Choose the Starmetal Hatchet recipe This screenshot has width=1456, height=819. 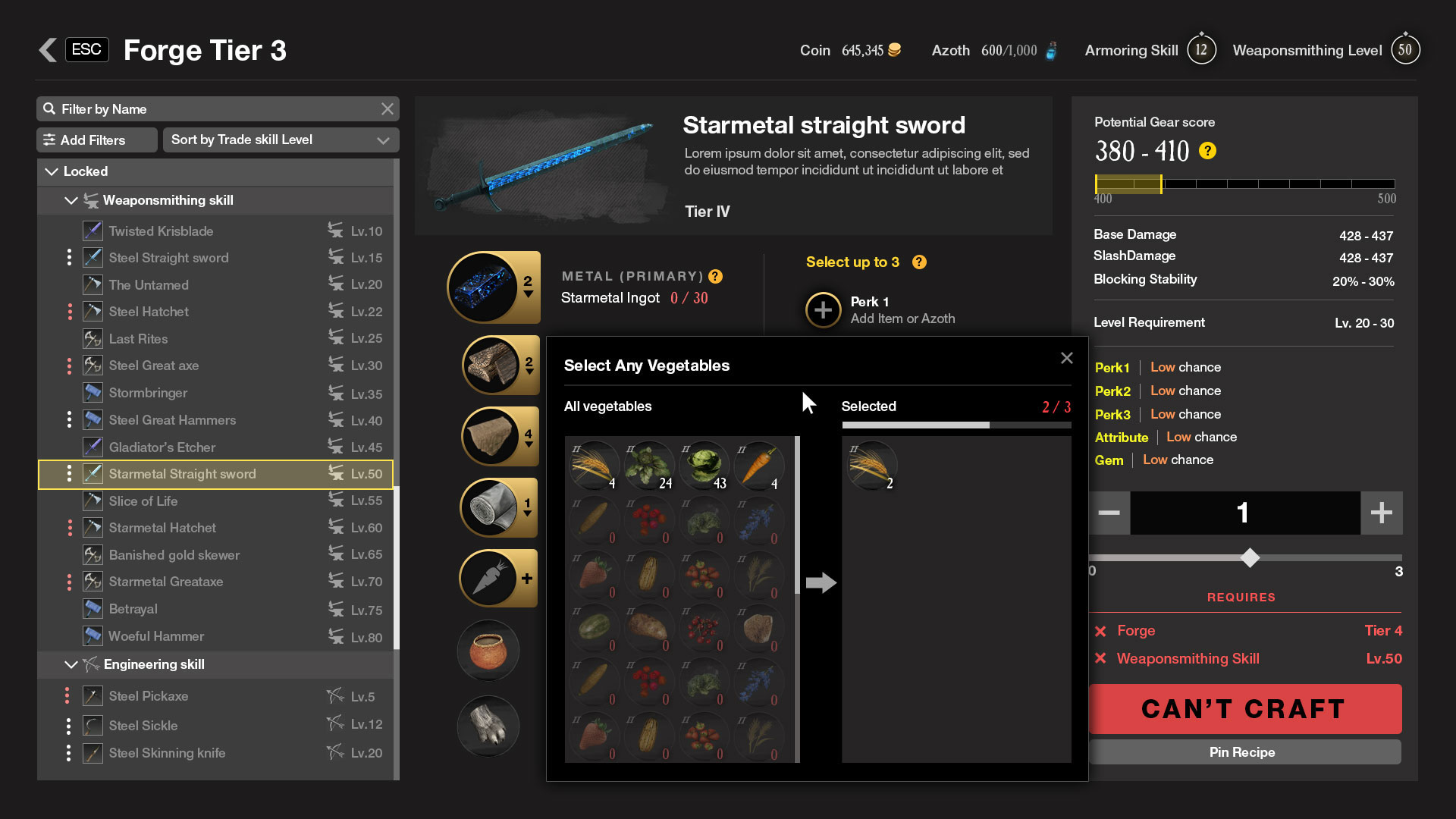coord(162,528)
